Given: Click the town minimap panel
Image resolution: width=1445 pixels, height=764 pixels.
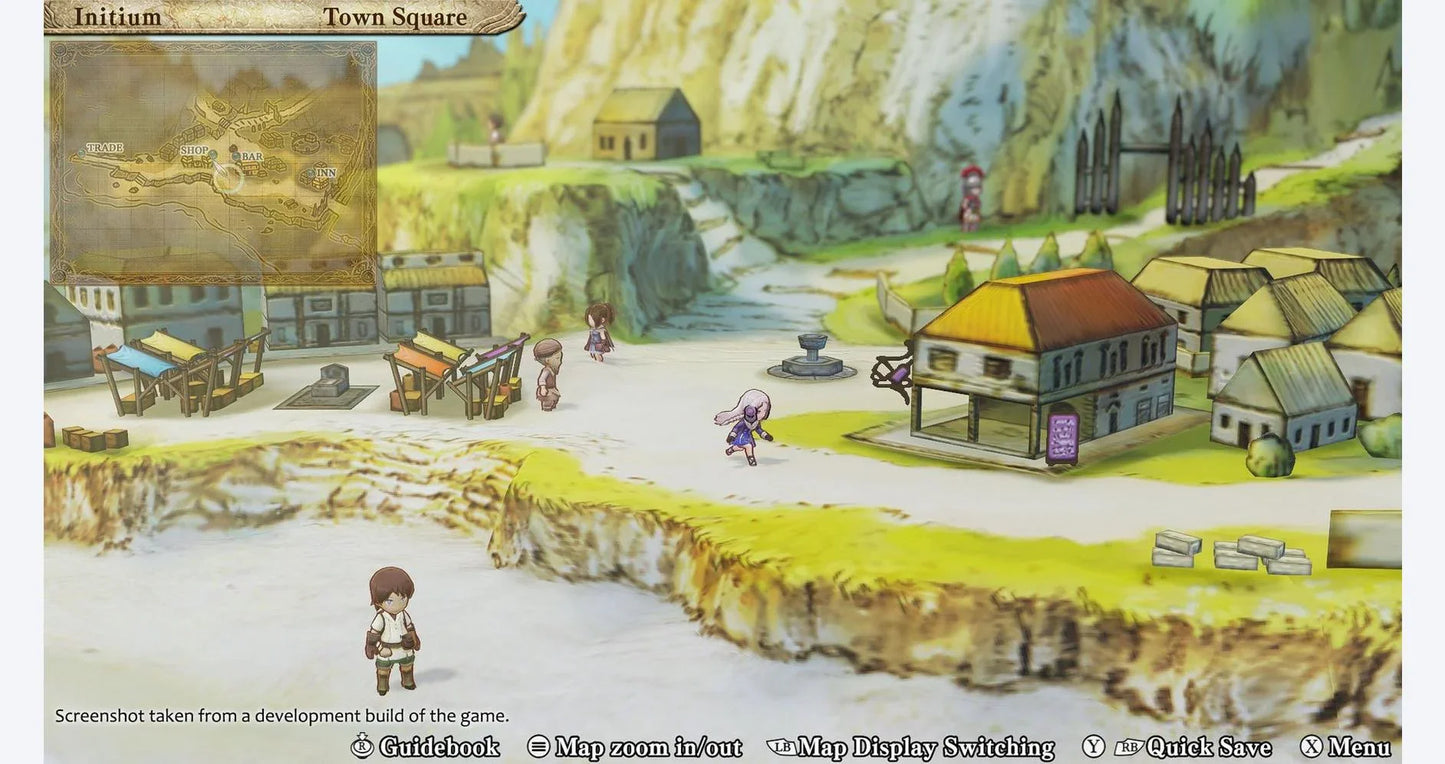Looking at the screenshot, I should [x=213, y=162].
